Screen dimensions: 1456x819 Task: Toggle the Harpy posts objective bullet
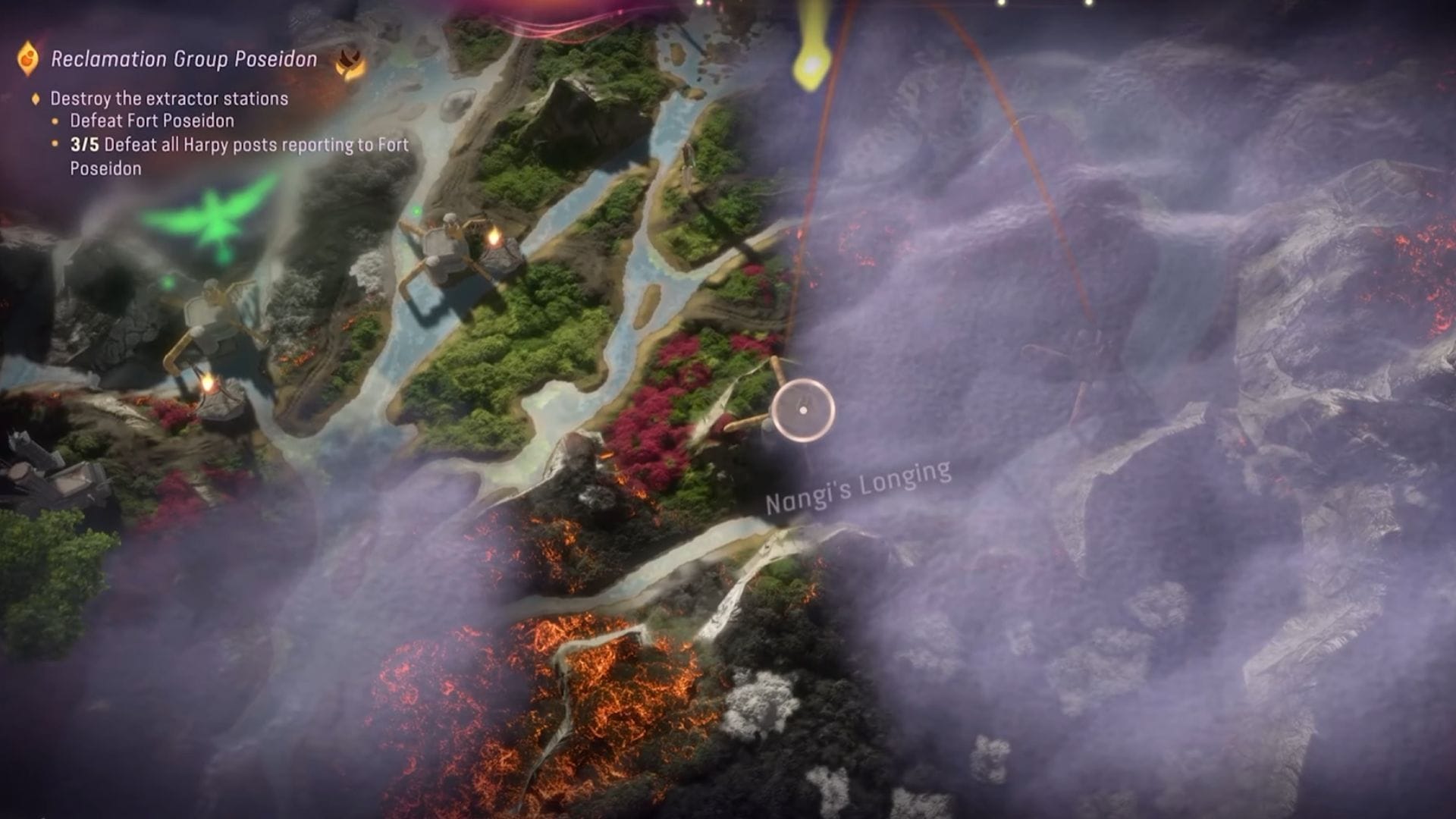pos(53,143)
